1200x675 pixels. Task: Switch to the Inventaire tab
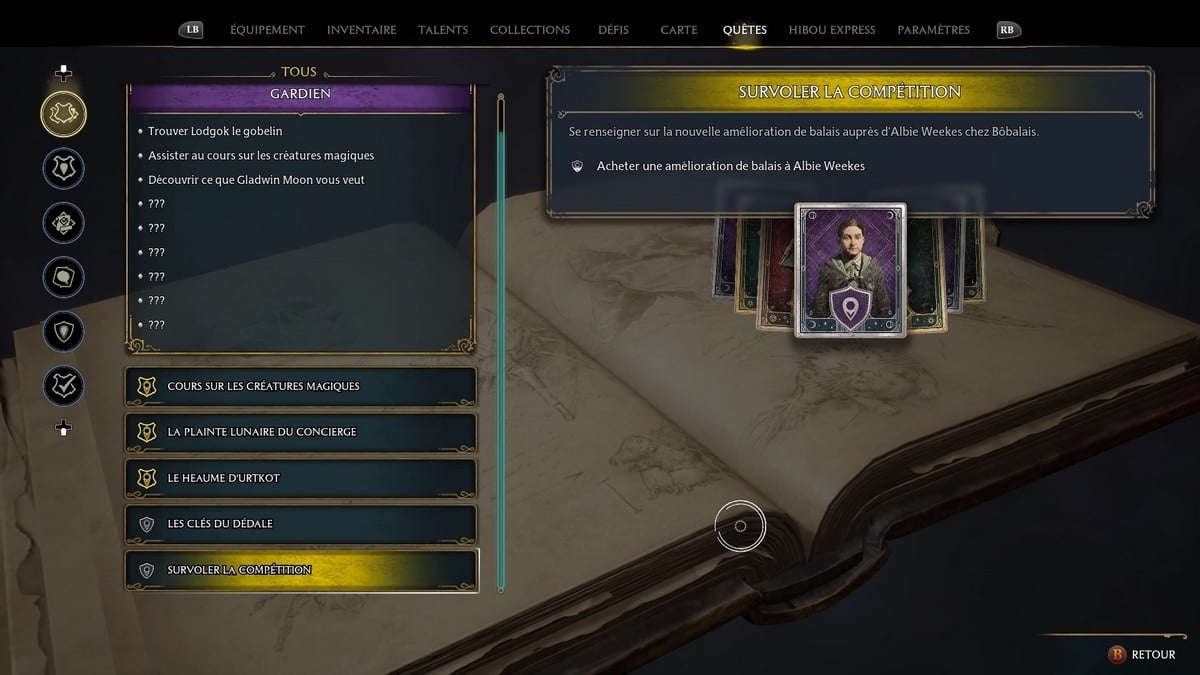(x=361, y=30)
